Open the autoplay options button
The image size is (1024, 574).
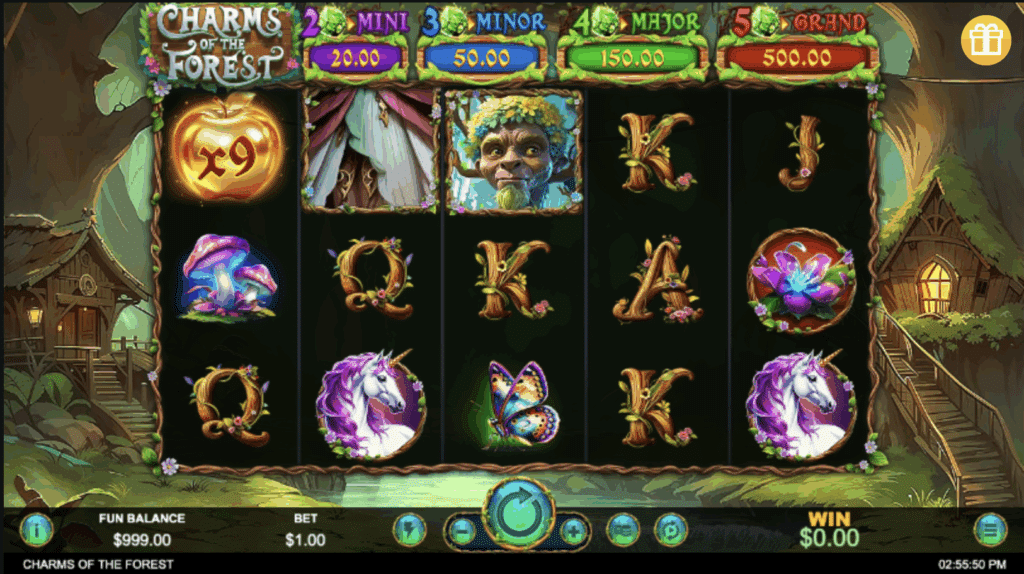(x=670, y=528)
